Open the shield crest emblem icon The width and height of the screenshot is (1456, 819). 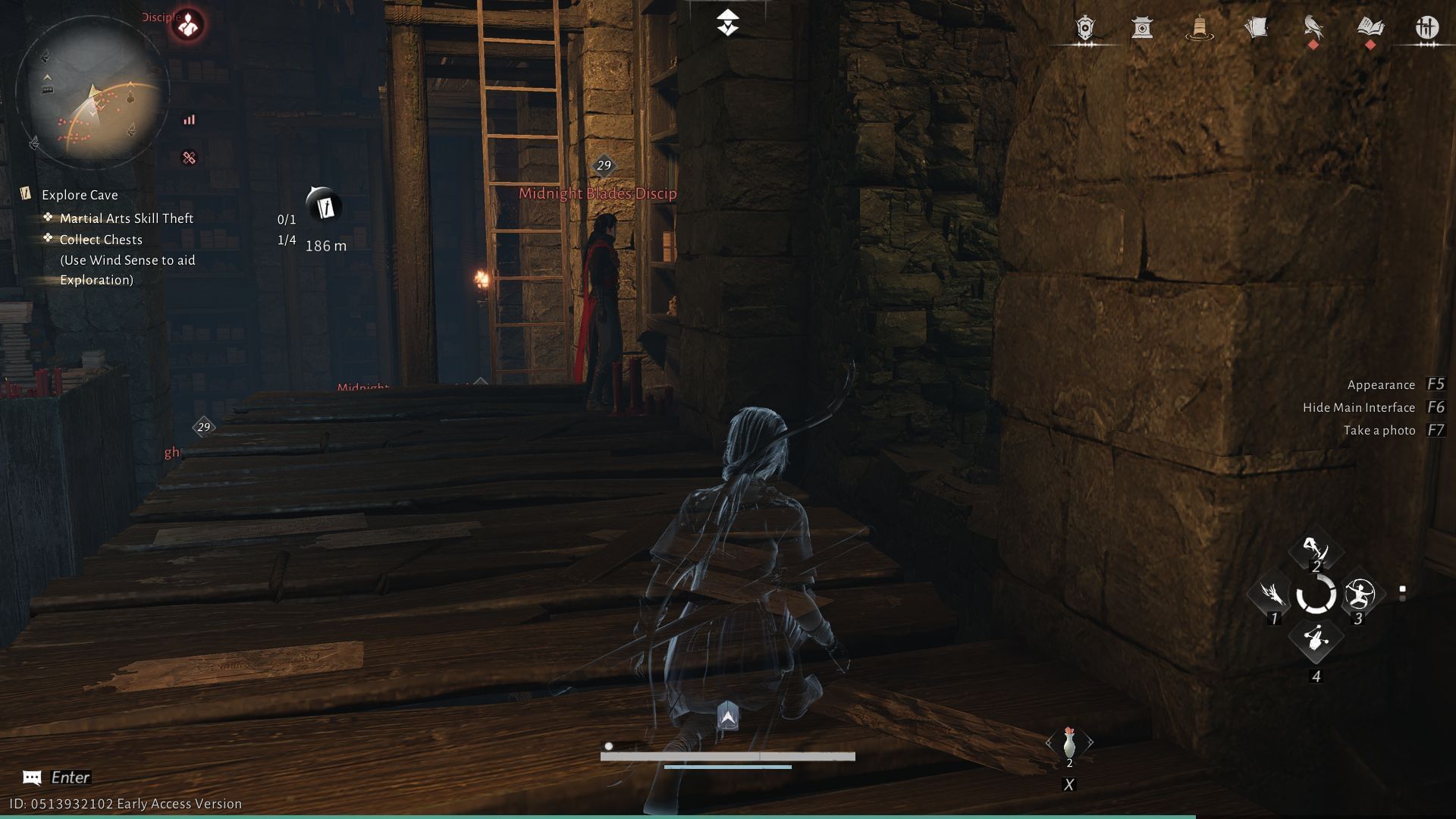coord(1084,28)
